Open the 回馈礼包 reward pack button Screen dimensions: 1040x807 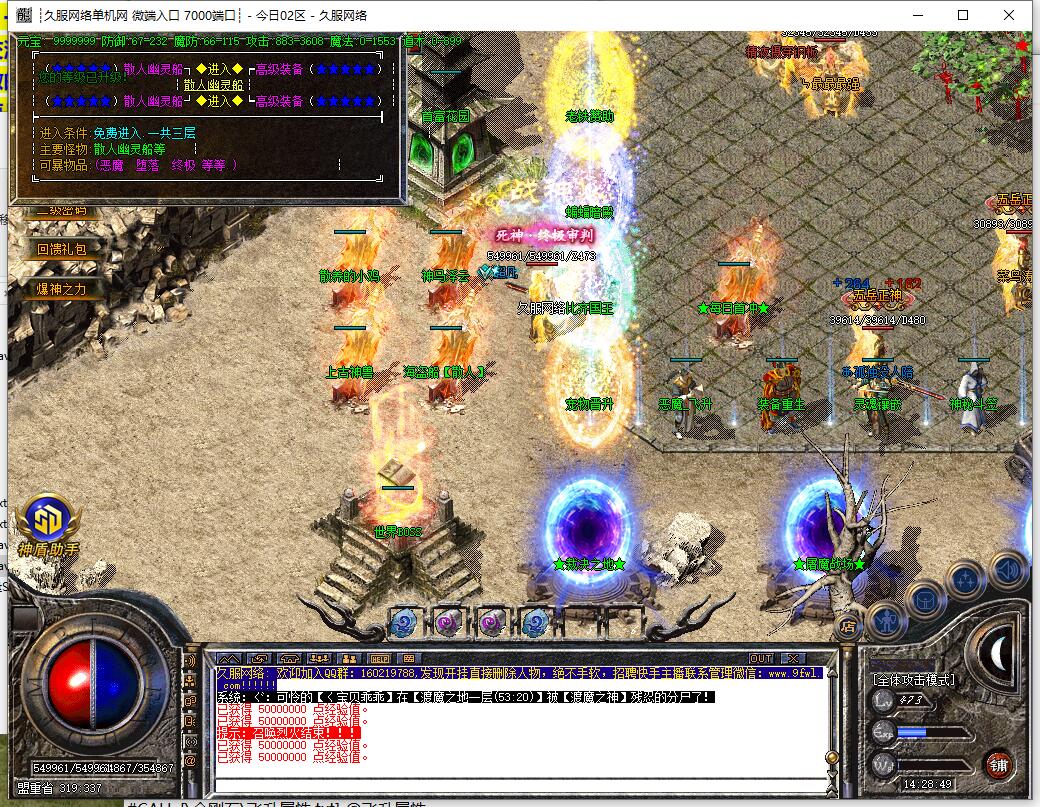click(x=62, y=249)
